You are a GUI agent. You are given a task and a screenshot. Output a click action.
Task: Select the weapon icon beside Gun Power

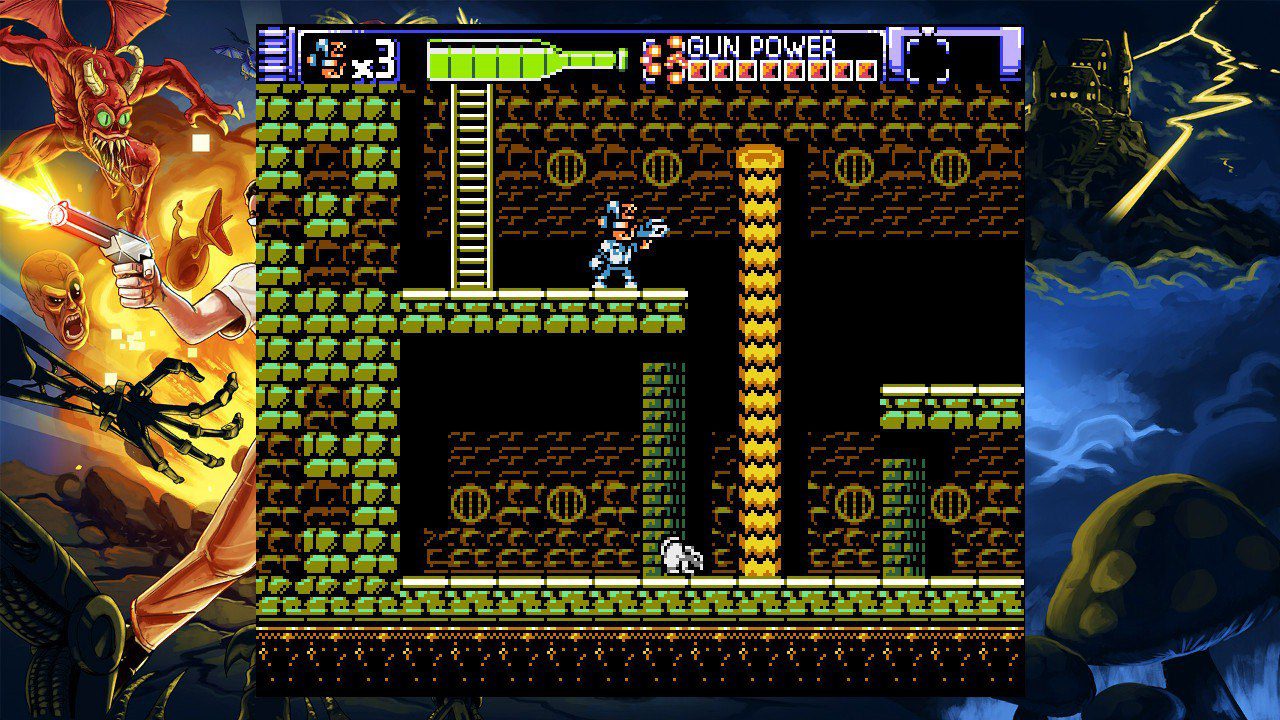click(664, 58)
